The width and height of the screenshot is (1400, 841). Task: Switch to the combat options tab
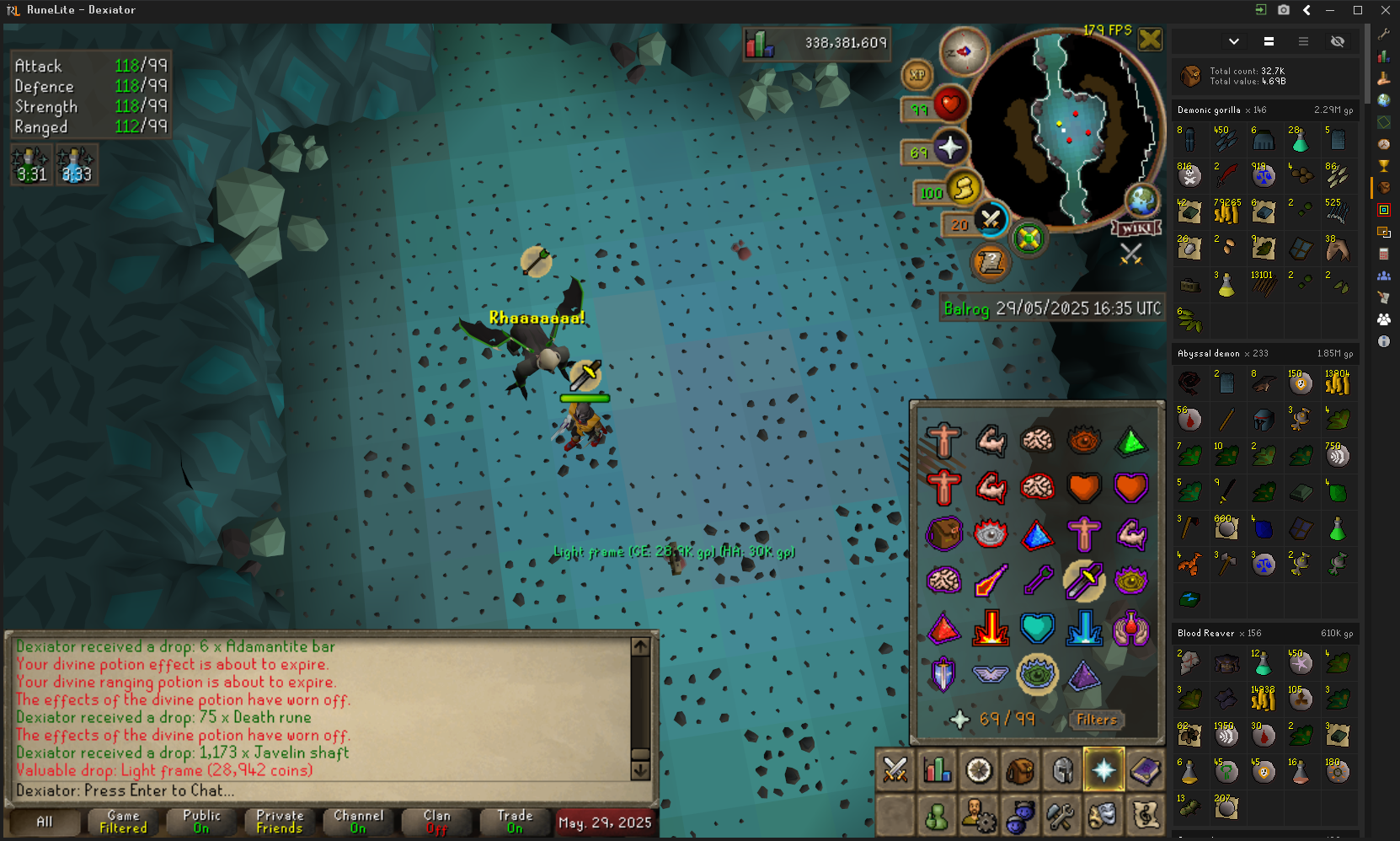pos(895,770)
